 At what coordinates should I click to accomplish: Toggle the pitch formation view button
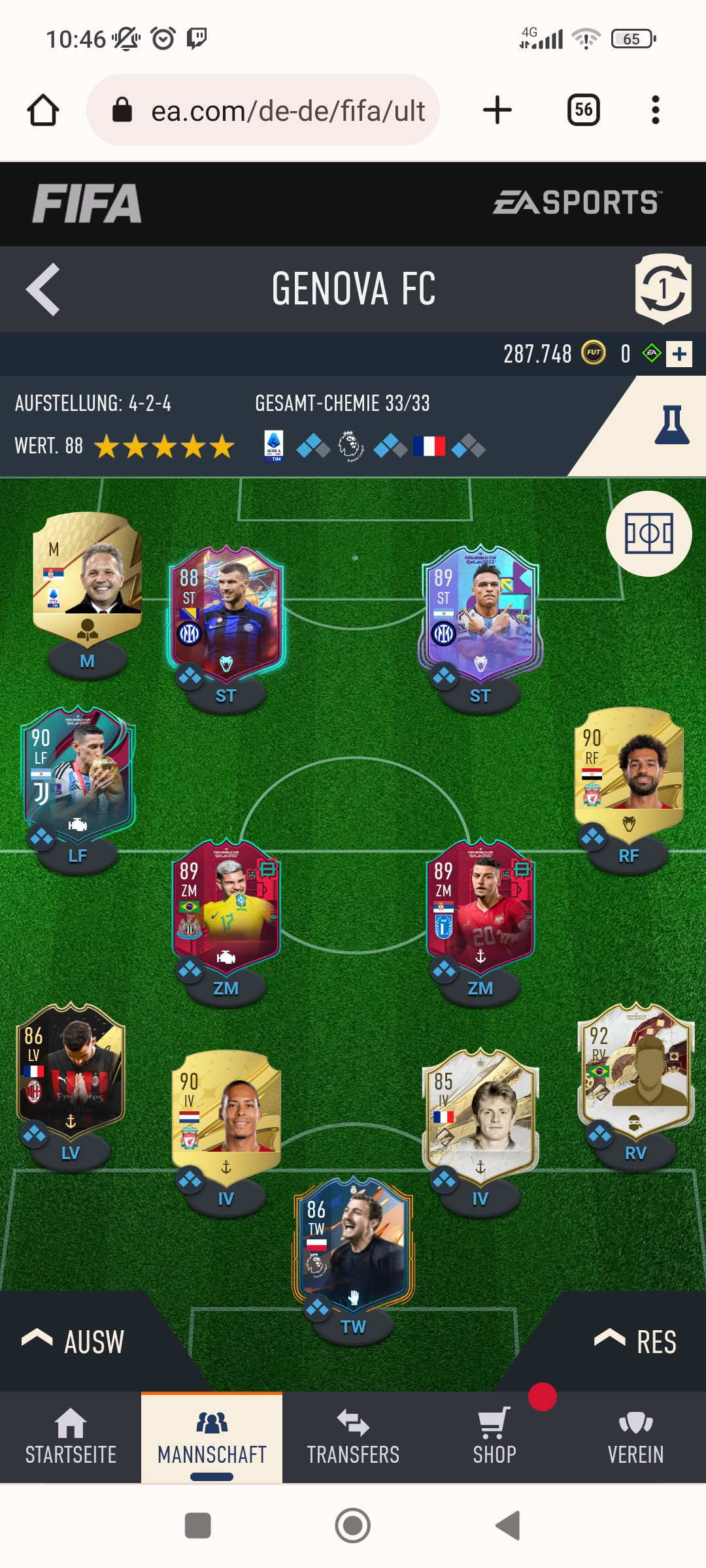[648, 534]
